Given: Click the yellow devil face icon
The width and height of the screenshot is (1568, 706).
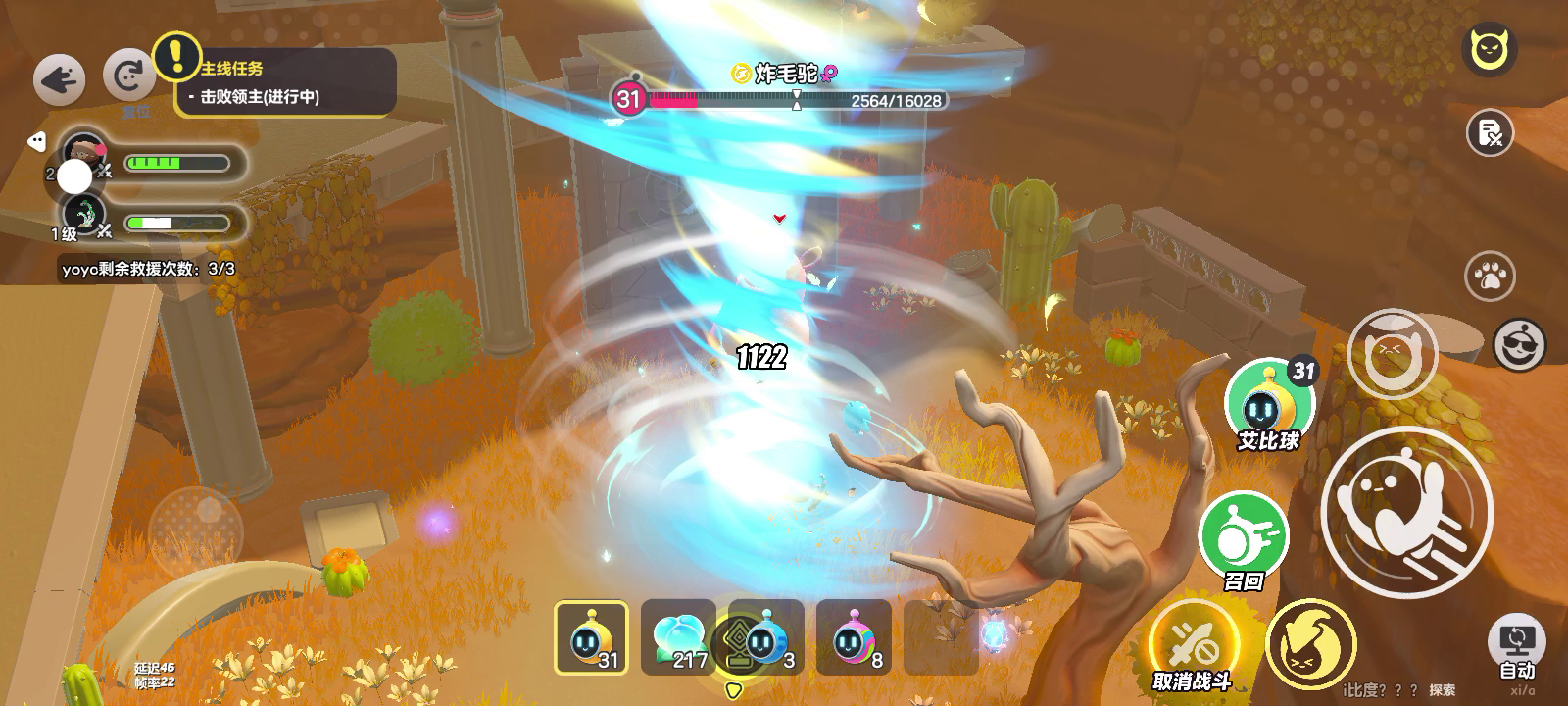Looking at the screenshot, I should point(1490,49).
